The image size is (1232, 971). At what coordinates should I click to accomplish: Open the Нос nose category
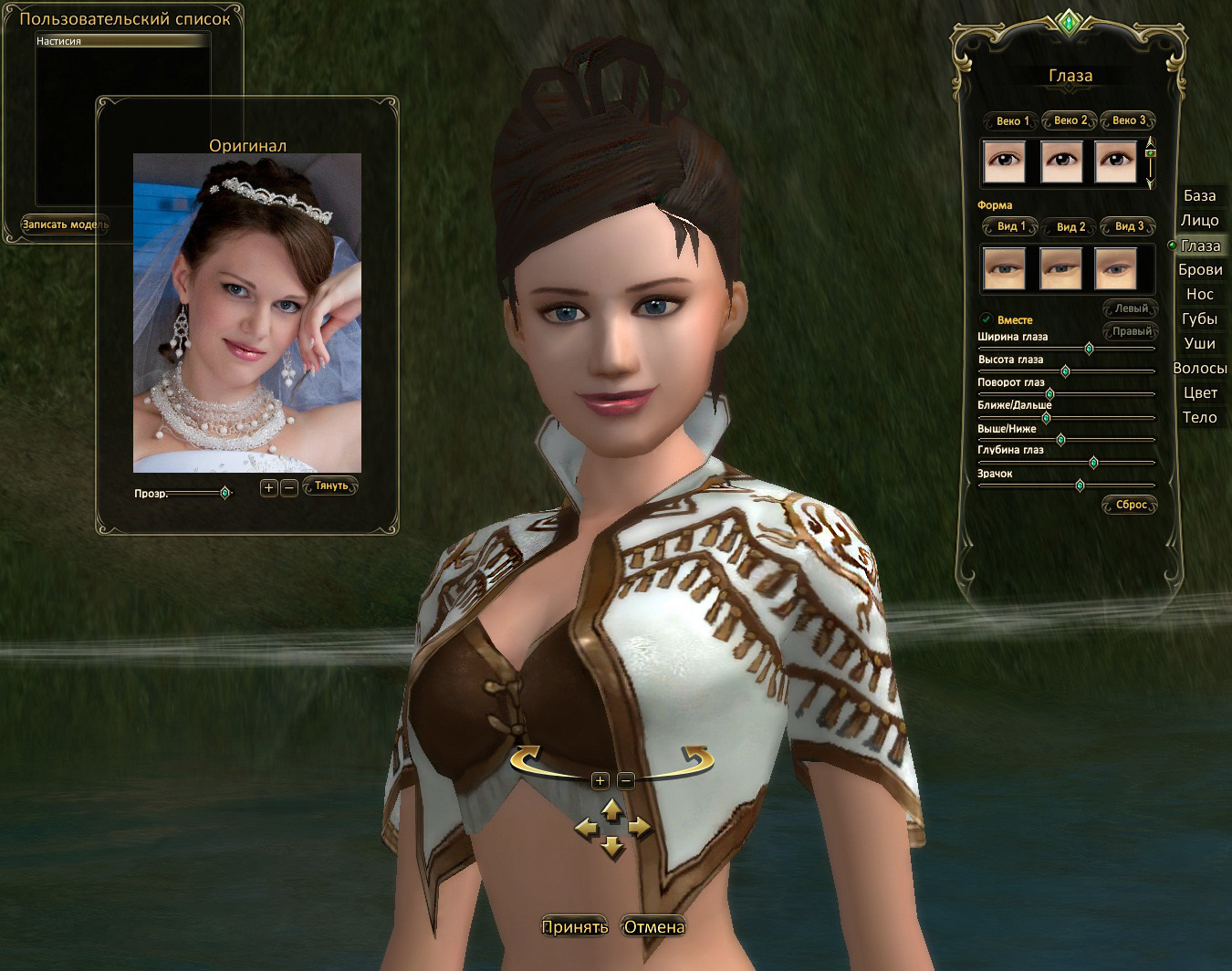[1199, 294]
